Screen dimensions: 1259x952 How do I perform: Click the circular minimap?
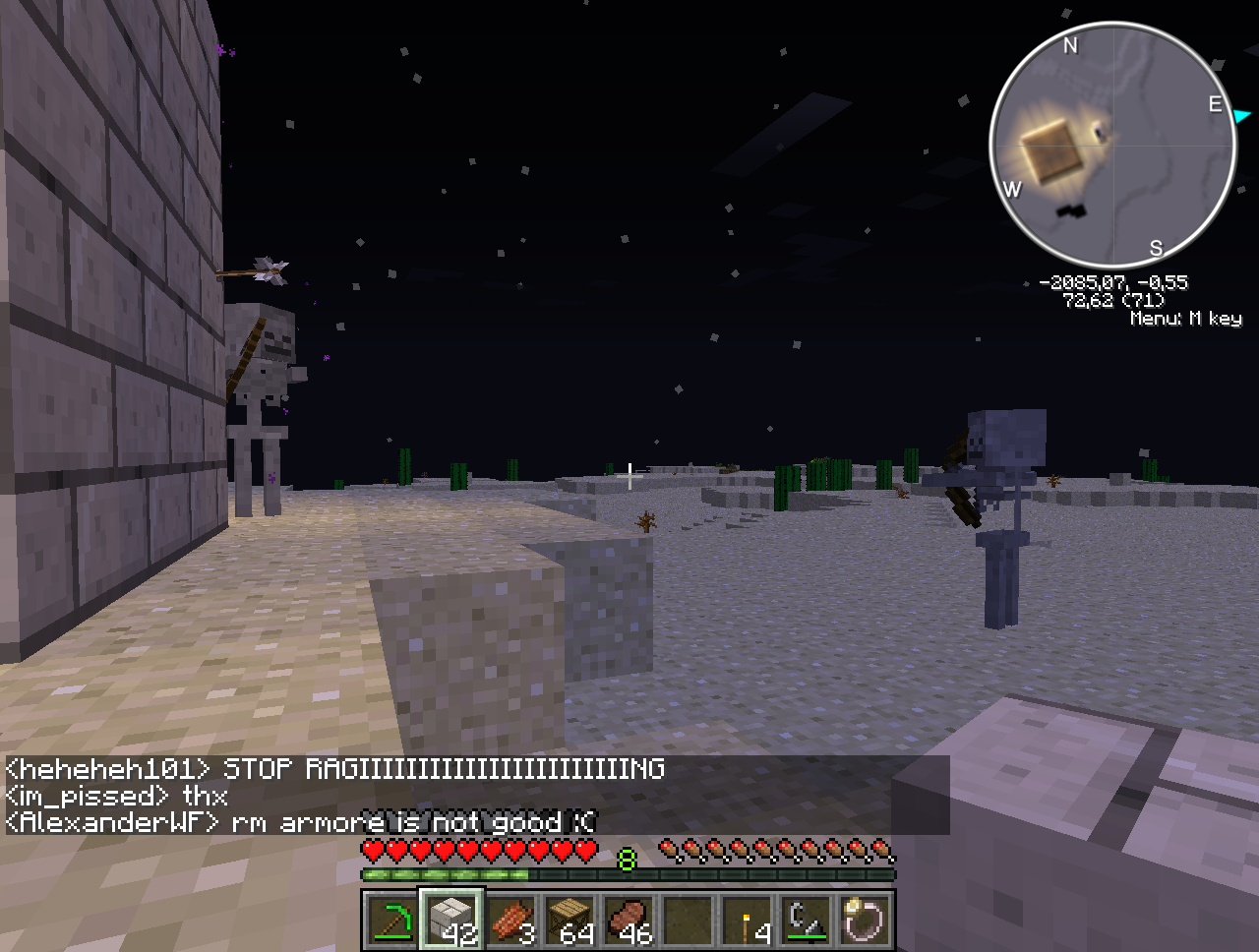[1112, 146]
